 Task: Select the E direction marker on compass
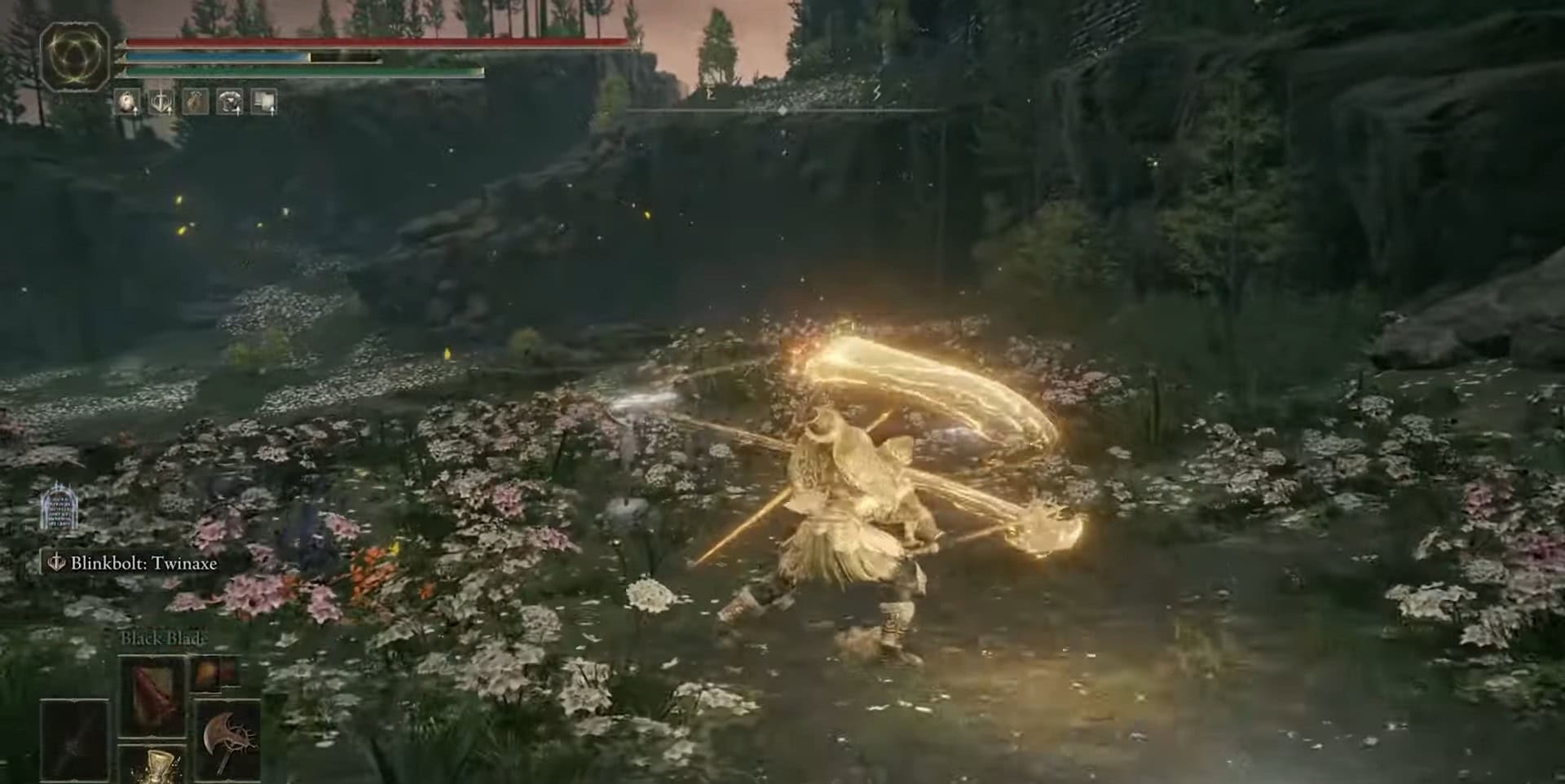tap(711, 95)
